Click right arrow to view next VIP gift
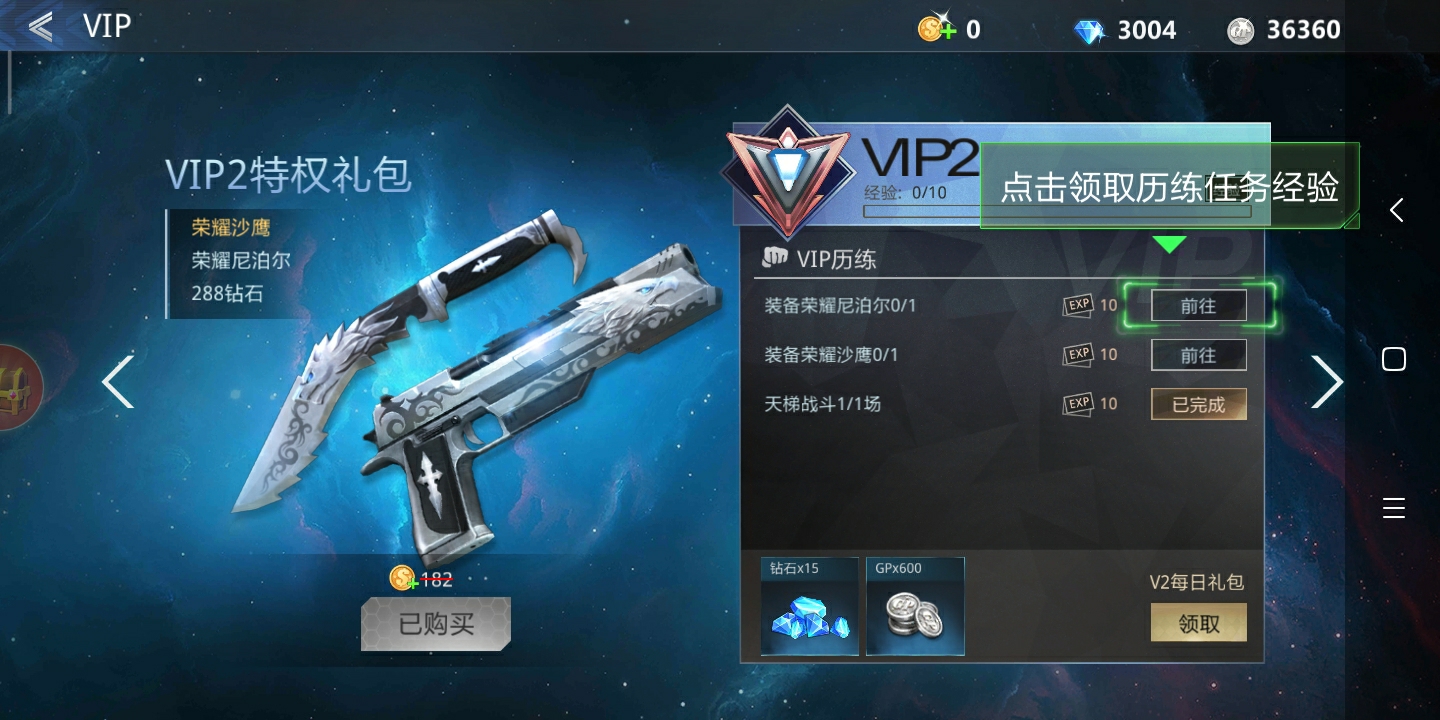Image resolution: width=1440 pixels, height=720 pixels. tap(1327, 381)
